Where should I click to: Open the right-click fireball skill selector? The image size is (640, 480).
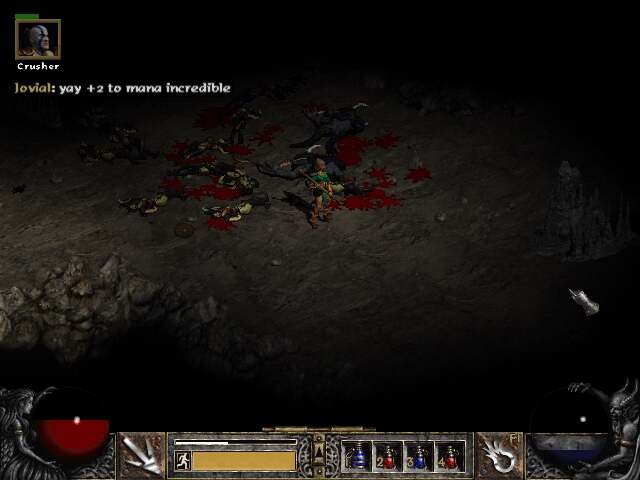[498, 455]
